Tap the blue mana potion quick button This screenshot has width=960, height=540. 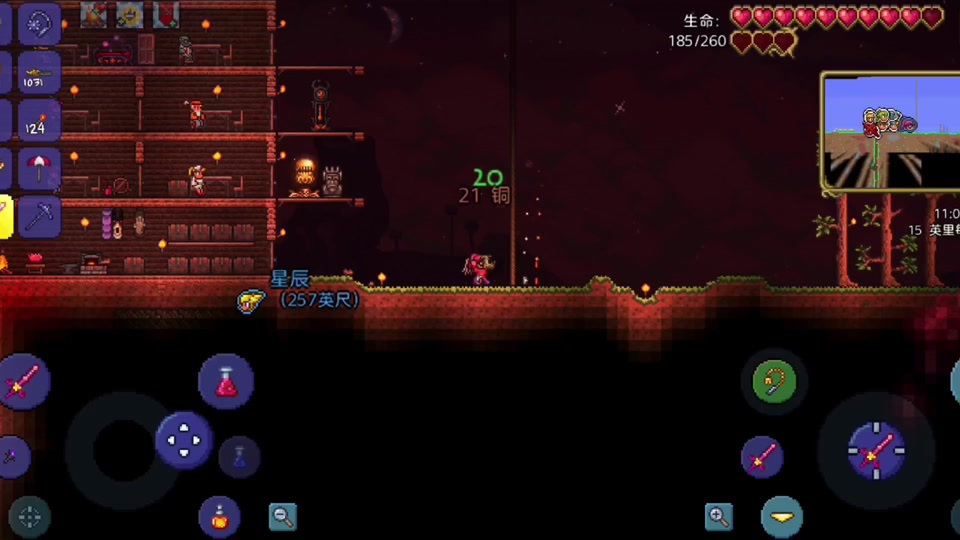240,457
